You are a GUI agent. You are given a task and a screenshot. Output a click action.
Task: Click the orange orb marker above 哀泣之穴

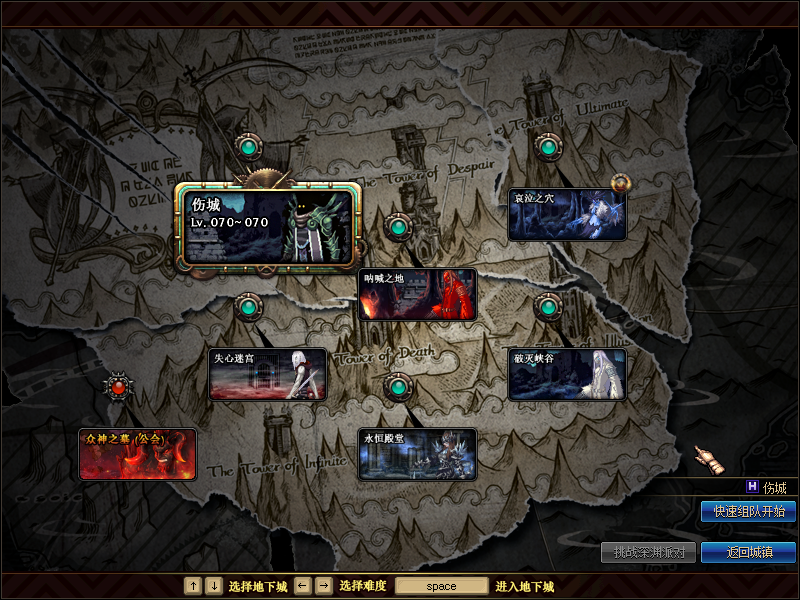click(621, 183)
